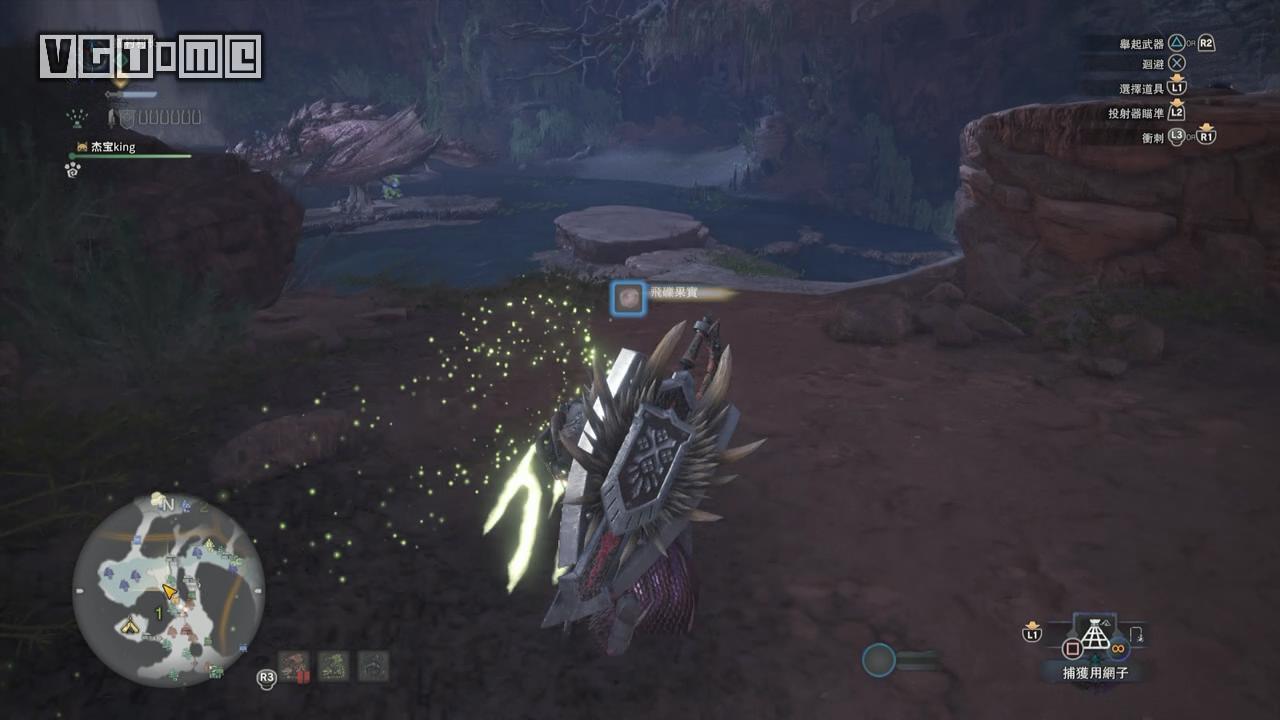Viewport: 1280px width, 720px height.
Task: Select the green monster icon beside the minimap
Action: pos(333,665)
